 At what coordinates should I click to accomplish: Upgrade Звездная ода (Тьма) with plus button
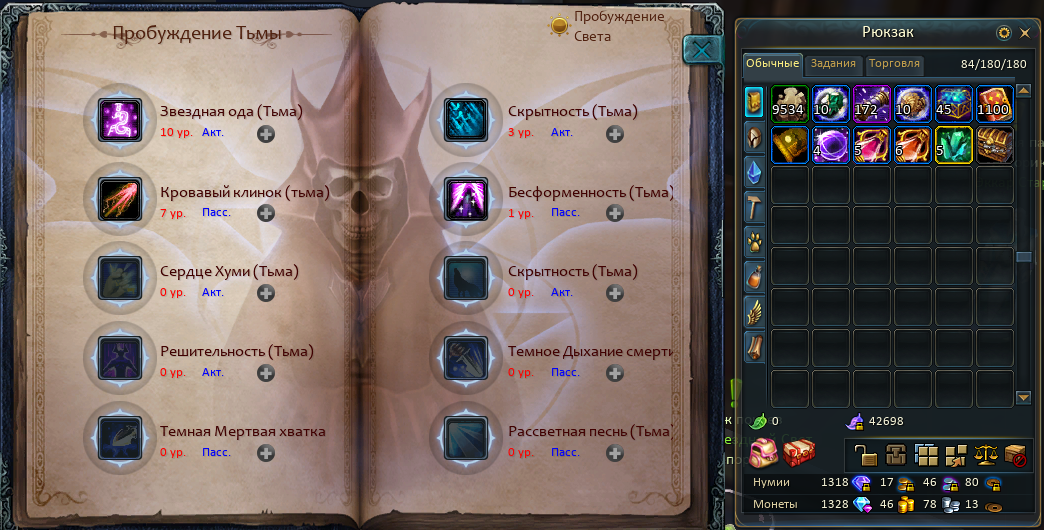[x=266, y=133]
